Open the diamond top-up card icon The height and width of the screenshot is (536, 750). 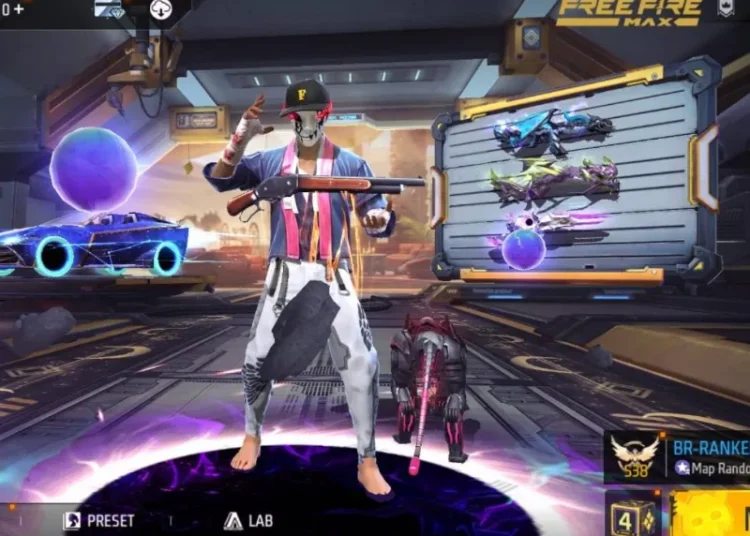click(x=108, y=9)
